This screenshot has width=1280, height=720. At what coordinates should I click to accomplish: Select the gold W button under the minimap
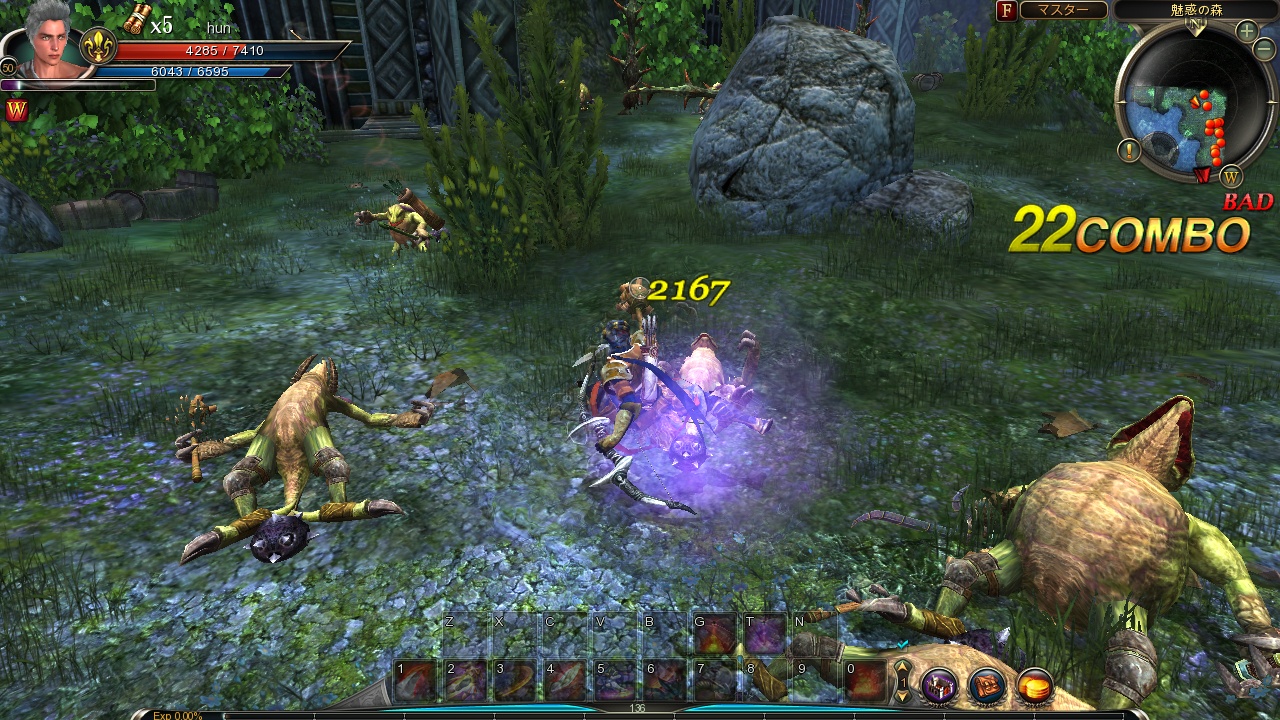1231,175
